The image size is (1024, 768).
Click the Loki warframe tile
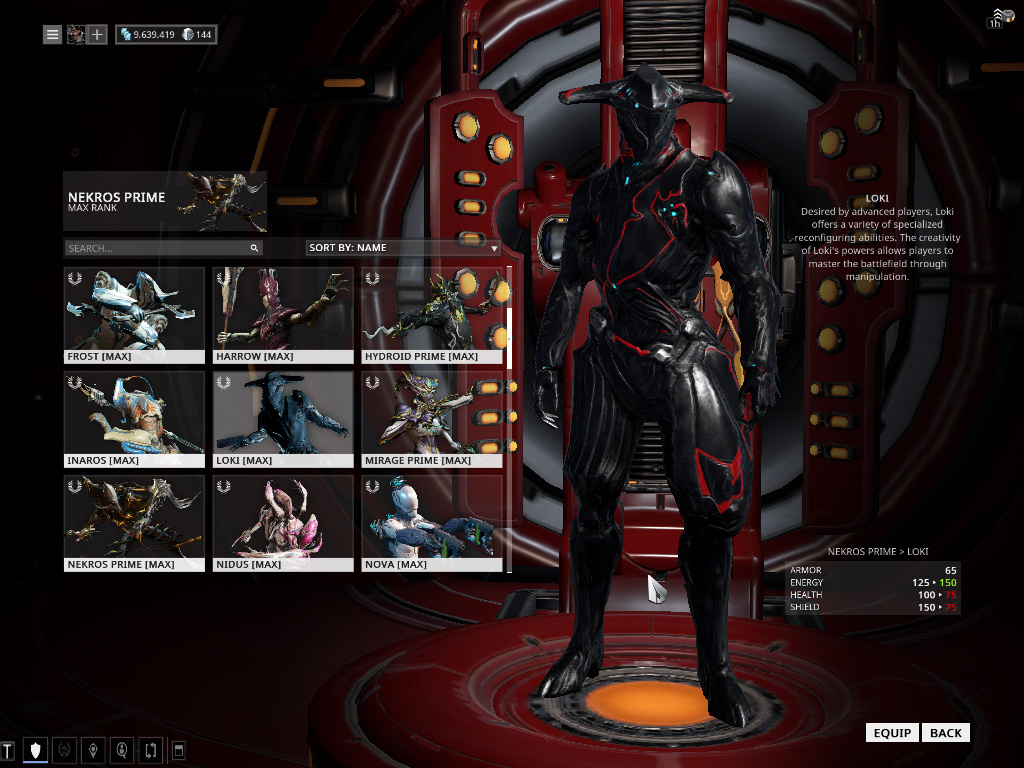(283, 419)
